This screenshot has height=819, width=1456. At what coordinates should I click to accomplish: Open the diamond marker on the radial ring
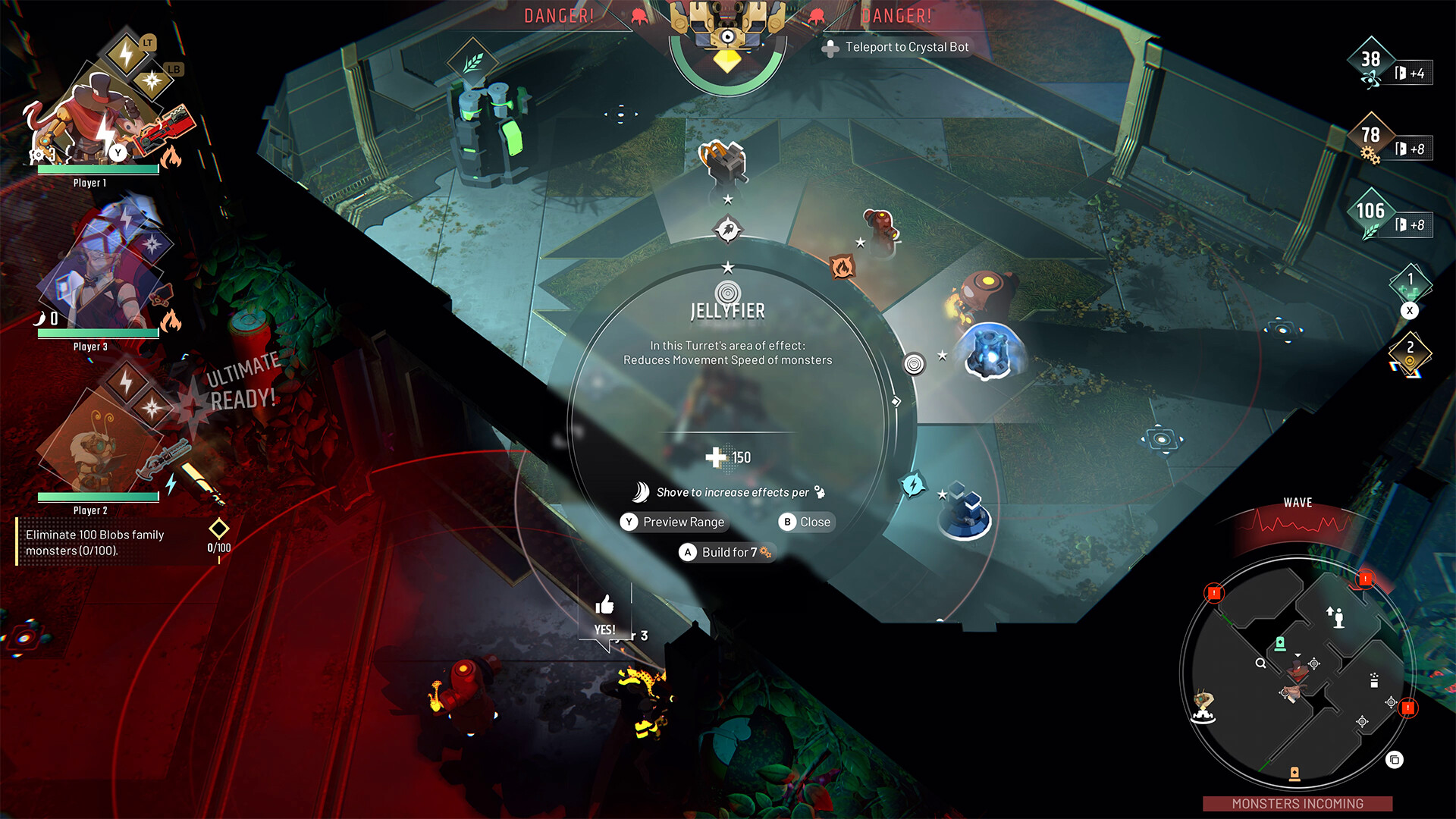(896, 401)
